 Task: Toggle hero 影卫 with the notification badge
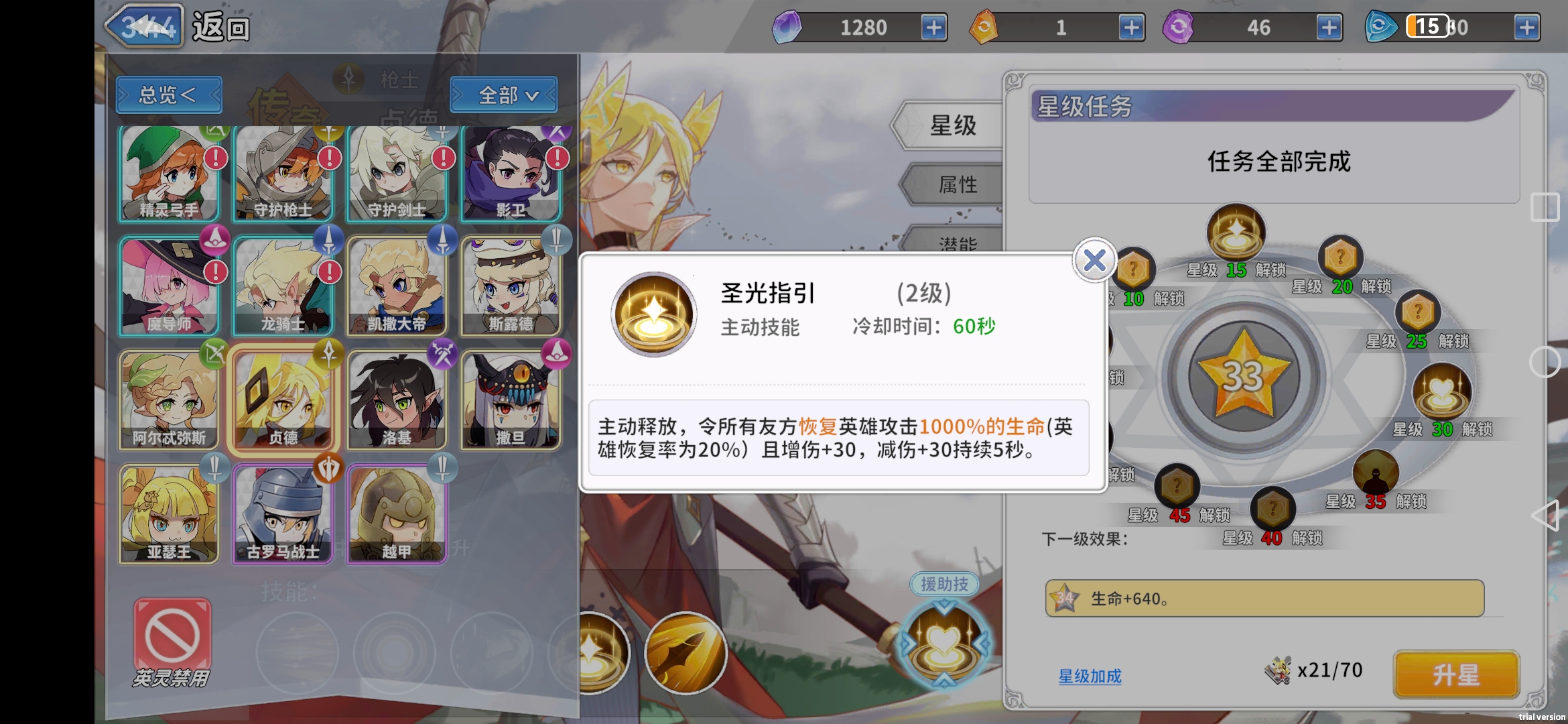pos(513,174)
